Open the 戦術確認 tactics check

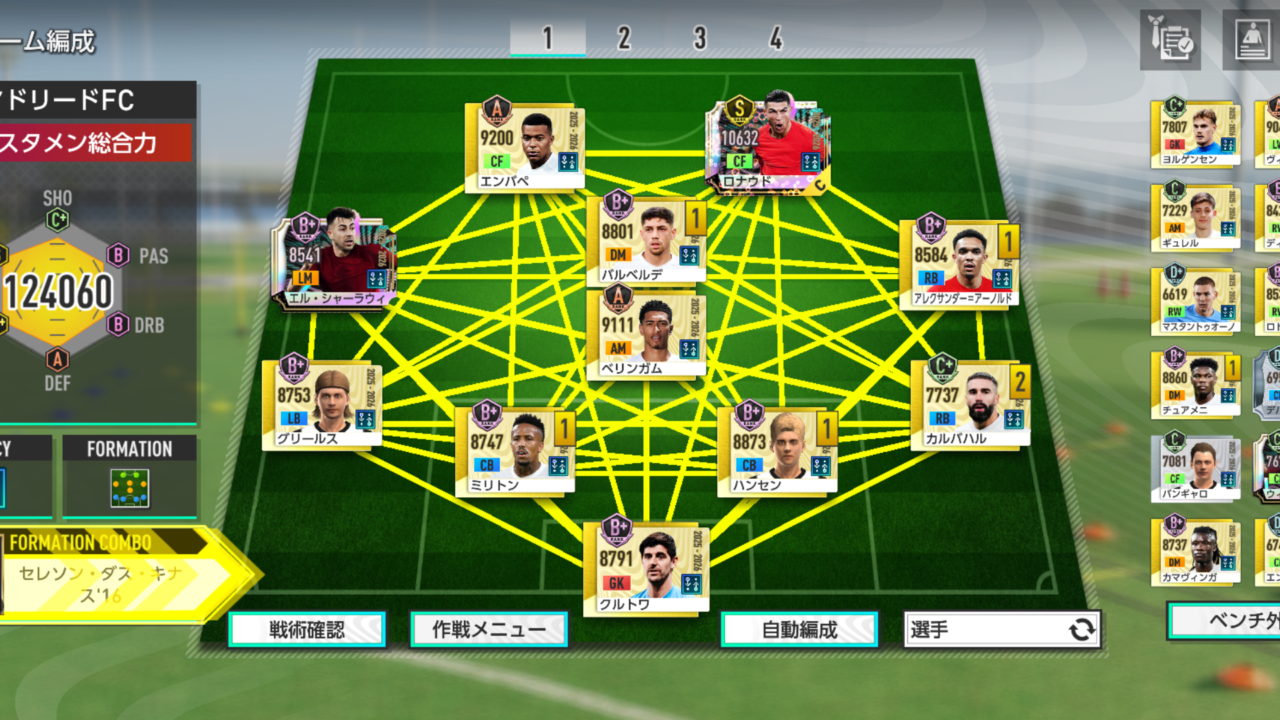[307, 630]
